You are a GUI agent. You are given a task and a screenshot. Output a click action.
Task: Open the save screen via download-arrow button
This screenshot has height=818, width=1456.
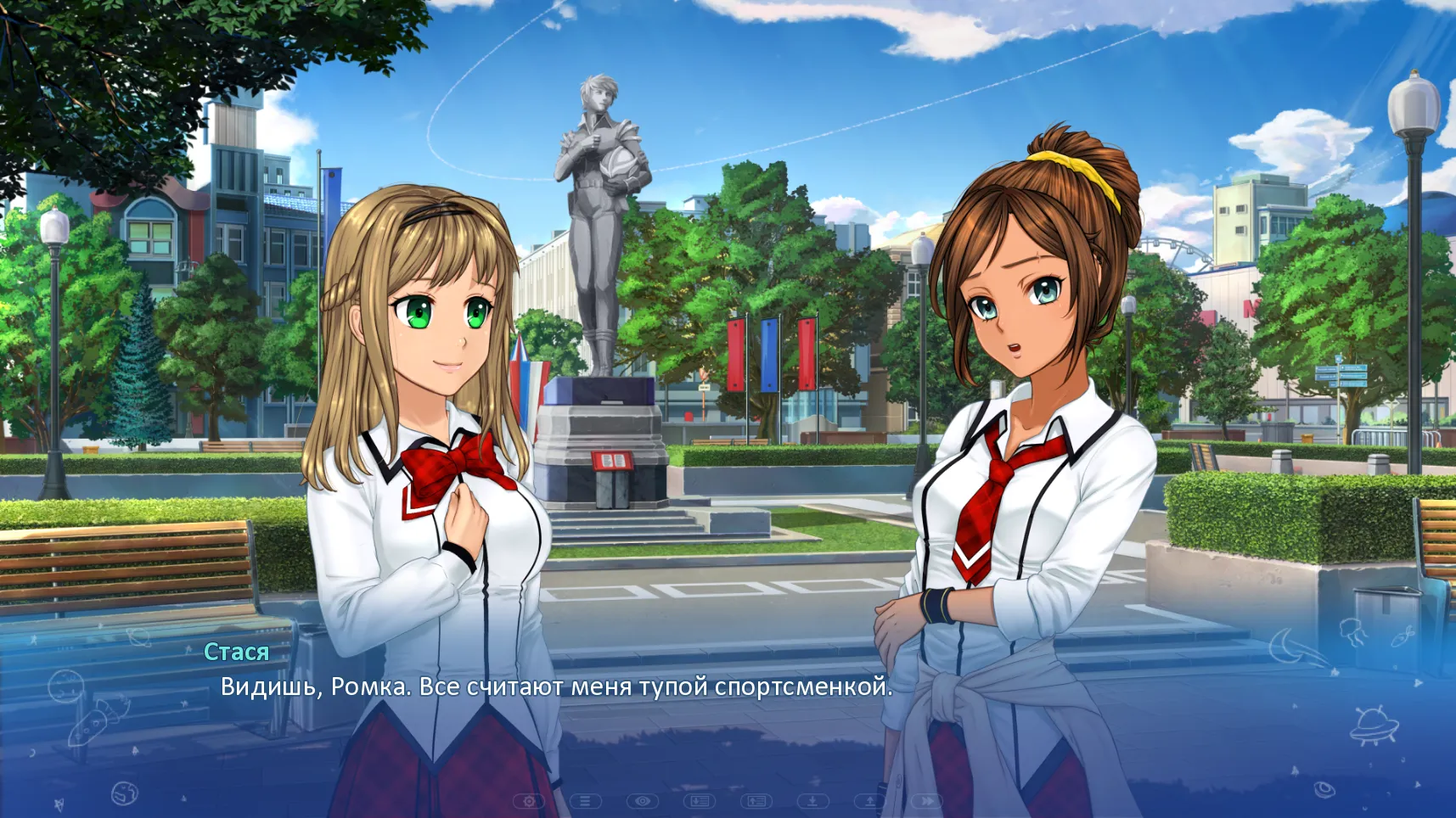[x=813, y=800]
